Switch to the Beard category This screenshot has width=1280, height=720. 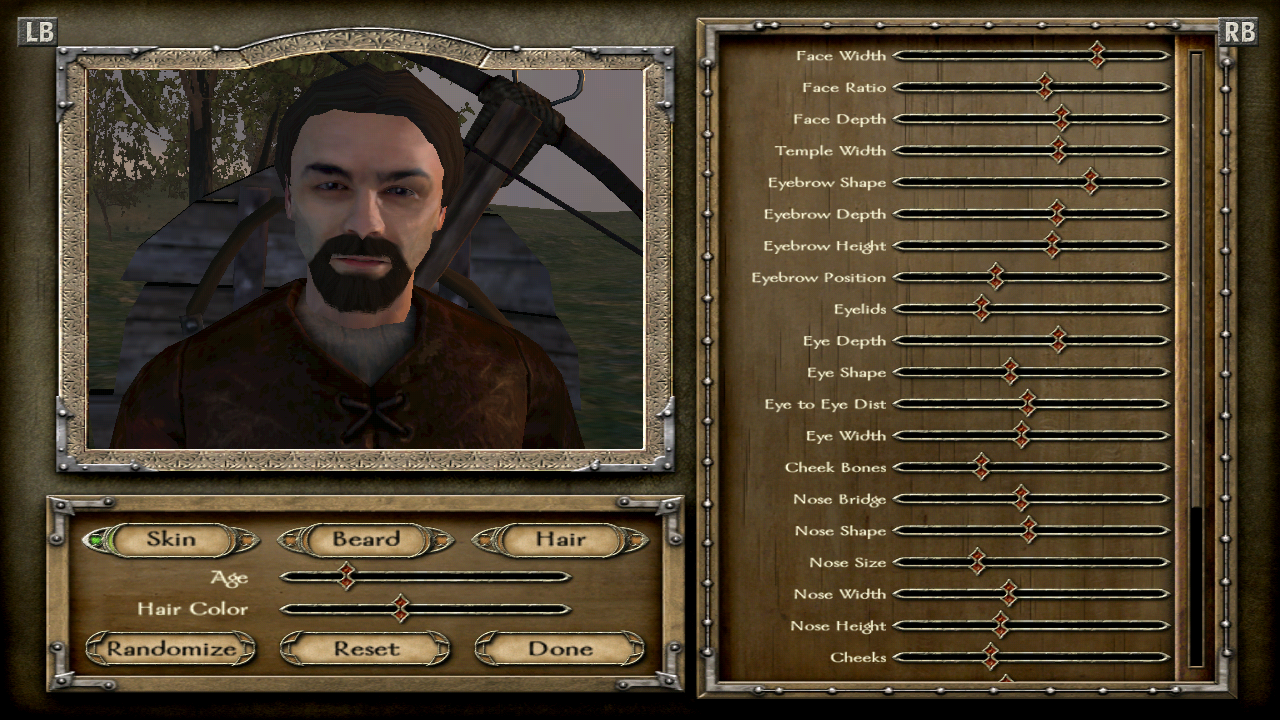[365, 540]
